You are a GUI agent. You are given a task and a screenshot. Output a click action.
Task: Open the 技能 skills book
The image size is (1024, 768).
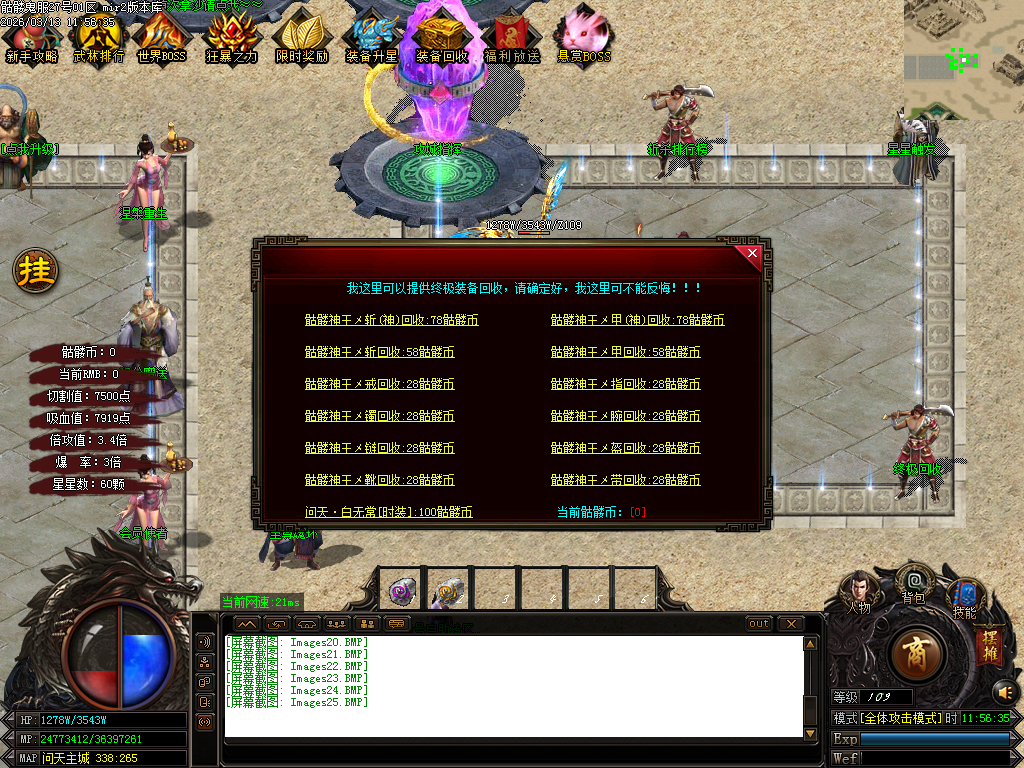click(965, 596)
